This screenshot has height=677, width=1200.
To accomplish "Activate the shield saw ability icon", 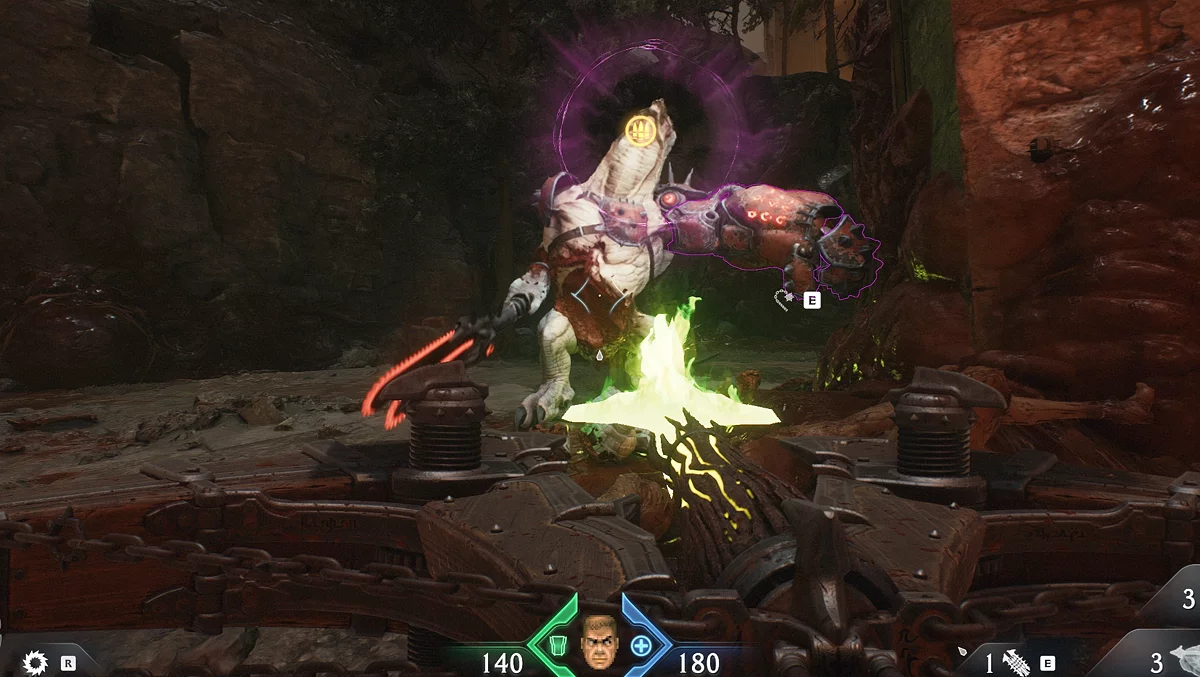I will coord(37,662).
